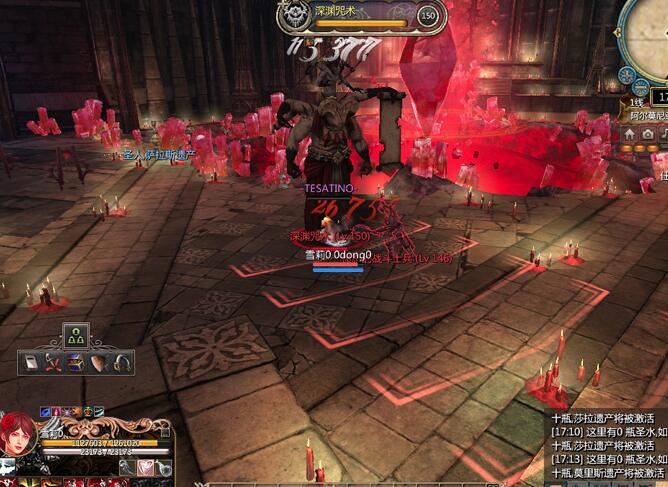Select the pink heart skill icon
The height and width of the screenshot is (487, 668).
(x=147, y=465)
